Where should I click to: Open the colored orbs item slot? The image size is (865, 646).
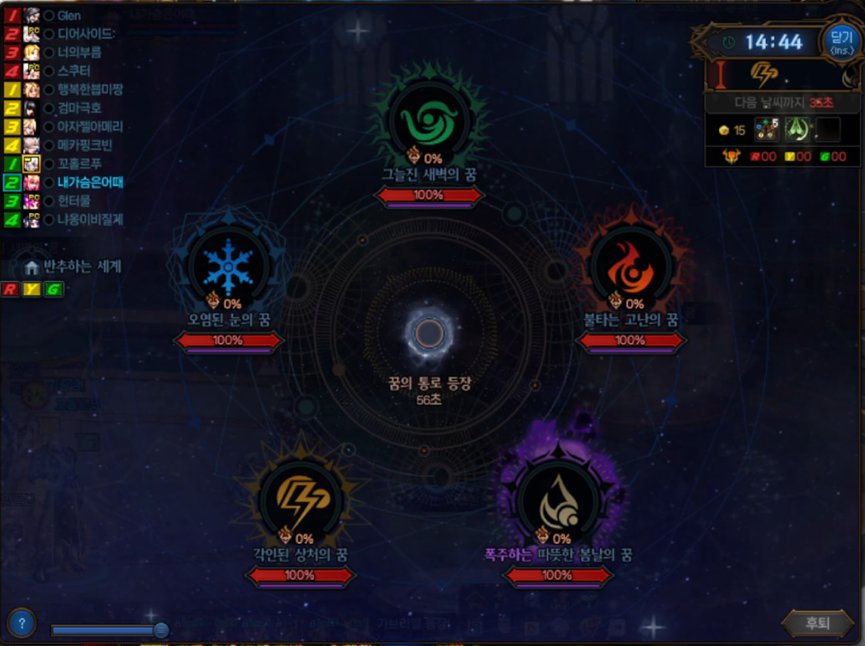coord(766,129)
